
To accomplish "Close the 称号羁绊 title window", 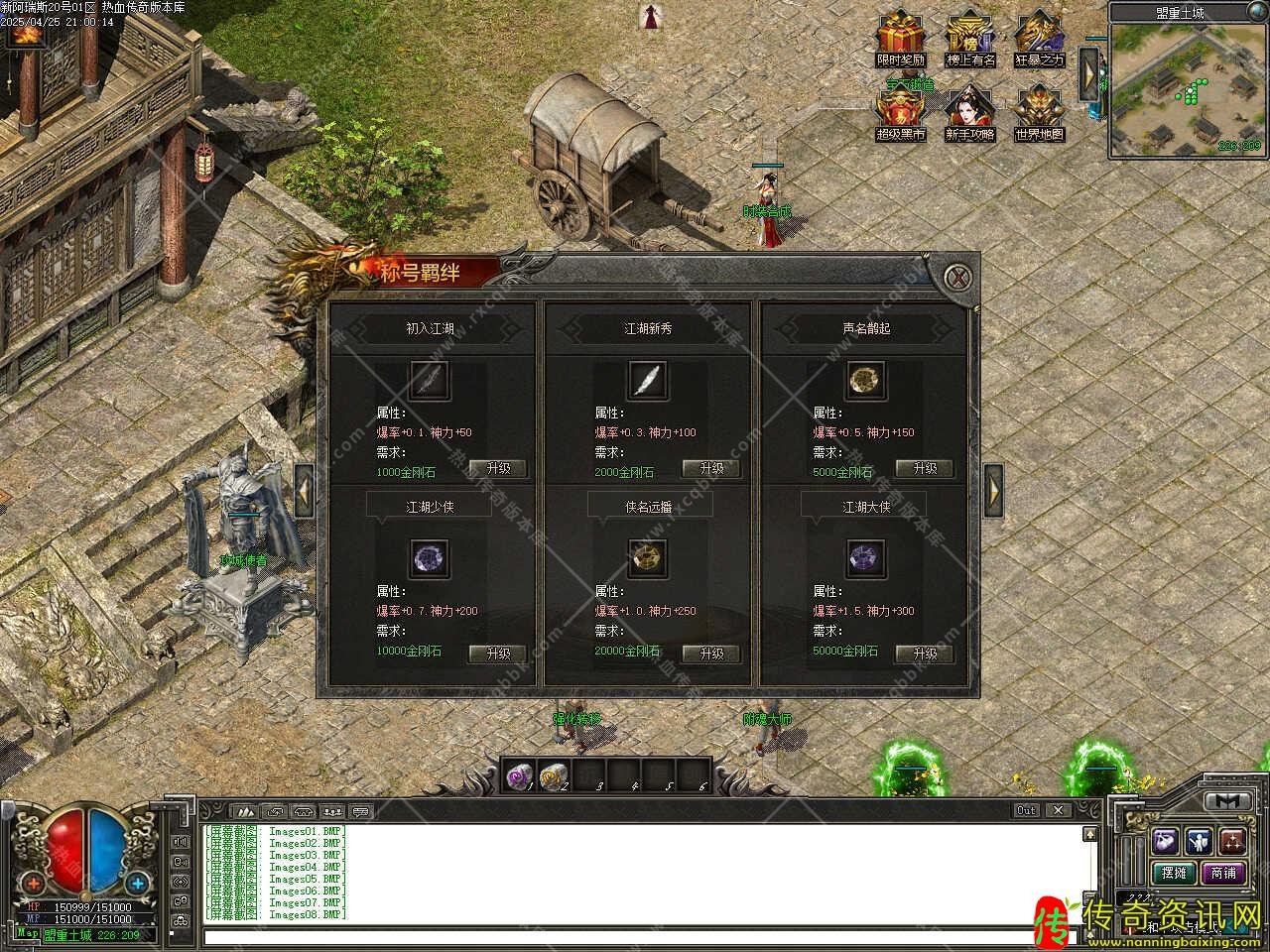I will pyautogui.click(x=956, y=277).
